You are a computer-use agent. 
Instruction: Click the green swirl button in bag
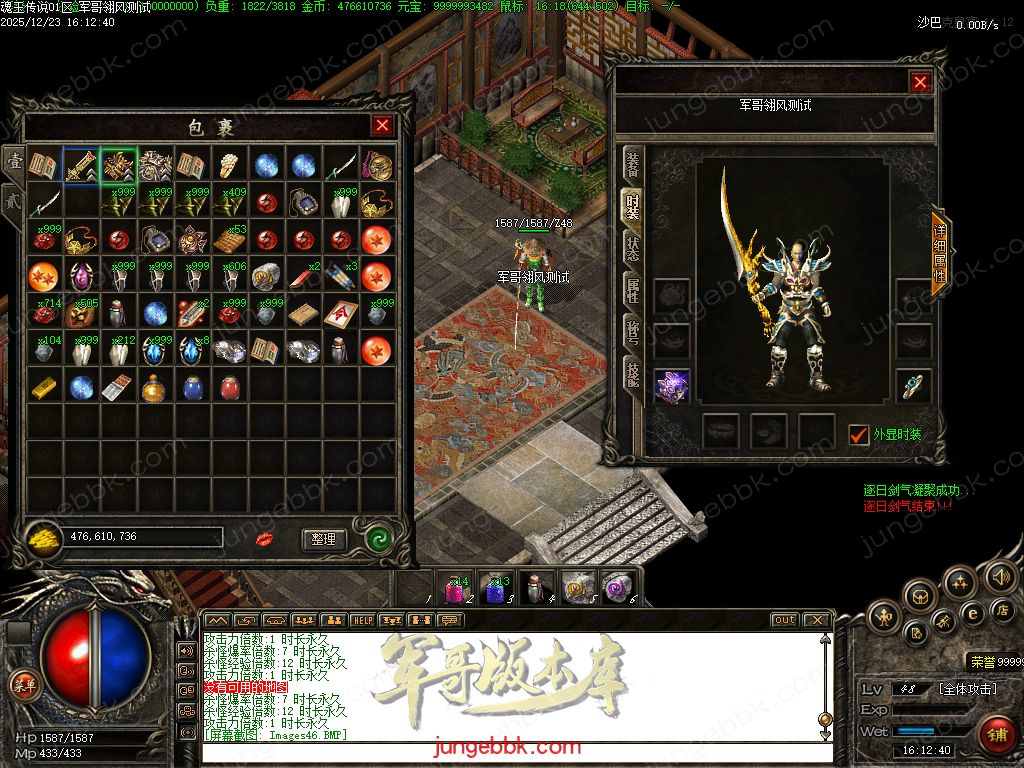(377, 538)
